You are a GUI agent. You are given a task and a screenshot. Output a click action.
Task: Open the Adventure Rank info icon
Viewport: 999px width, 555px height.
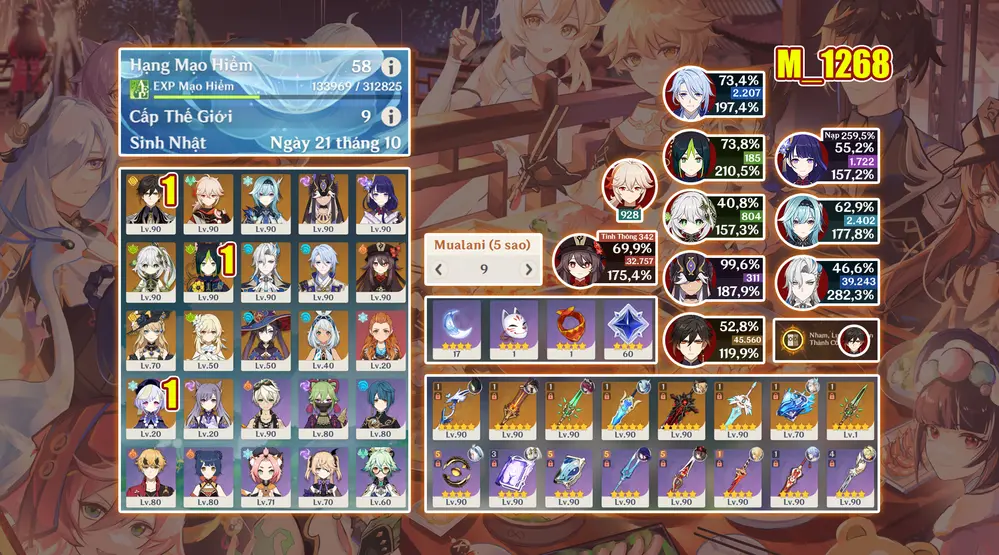(391, 67)
